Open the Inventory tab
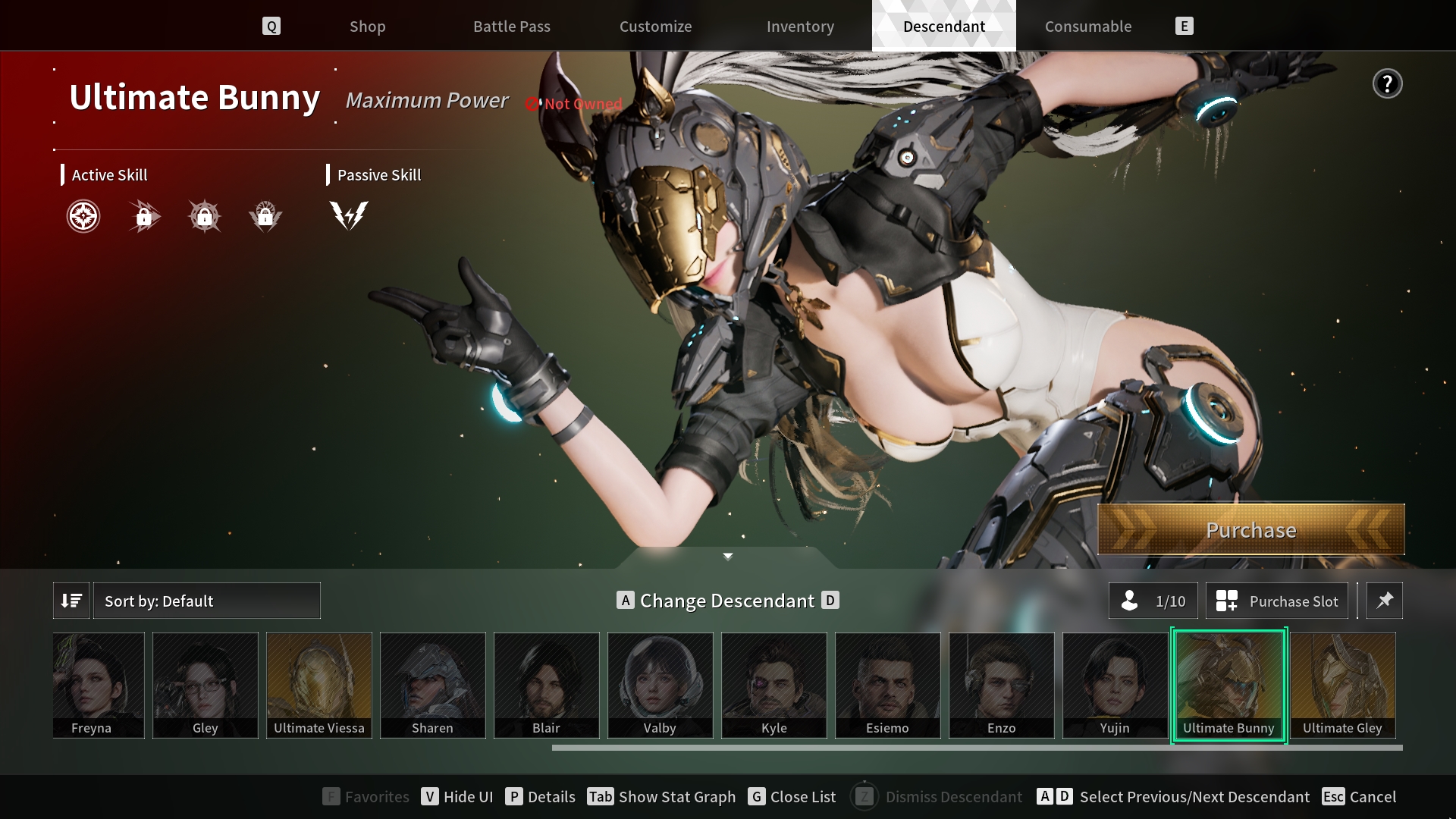 800,27
